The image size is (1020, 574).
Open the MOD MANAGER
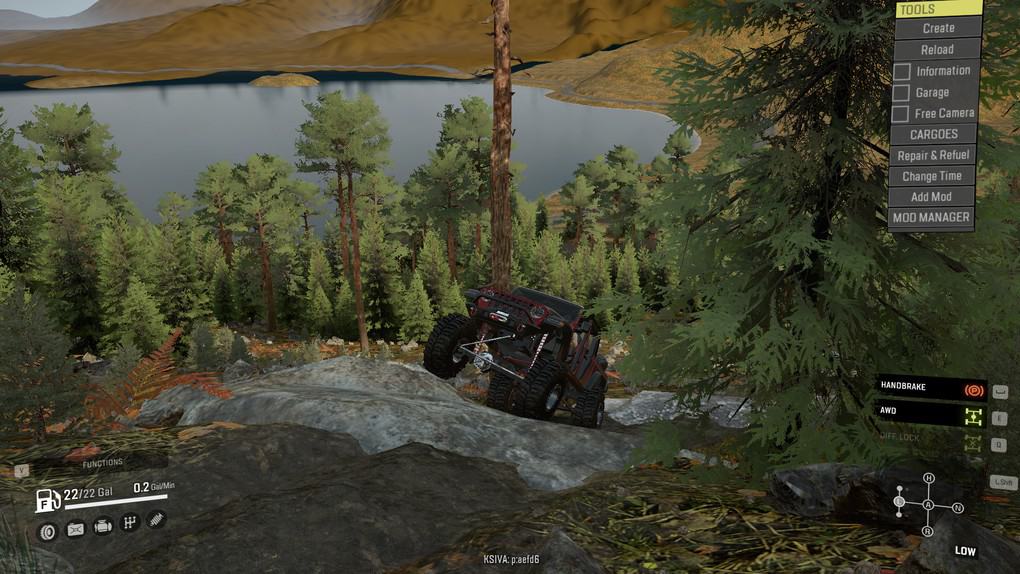(x=931, y=217)
